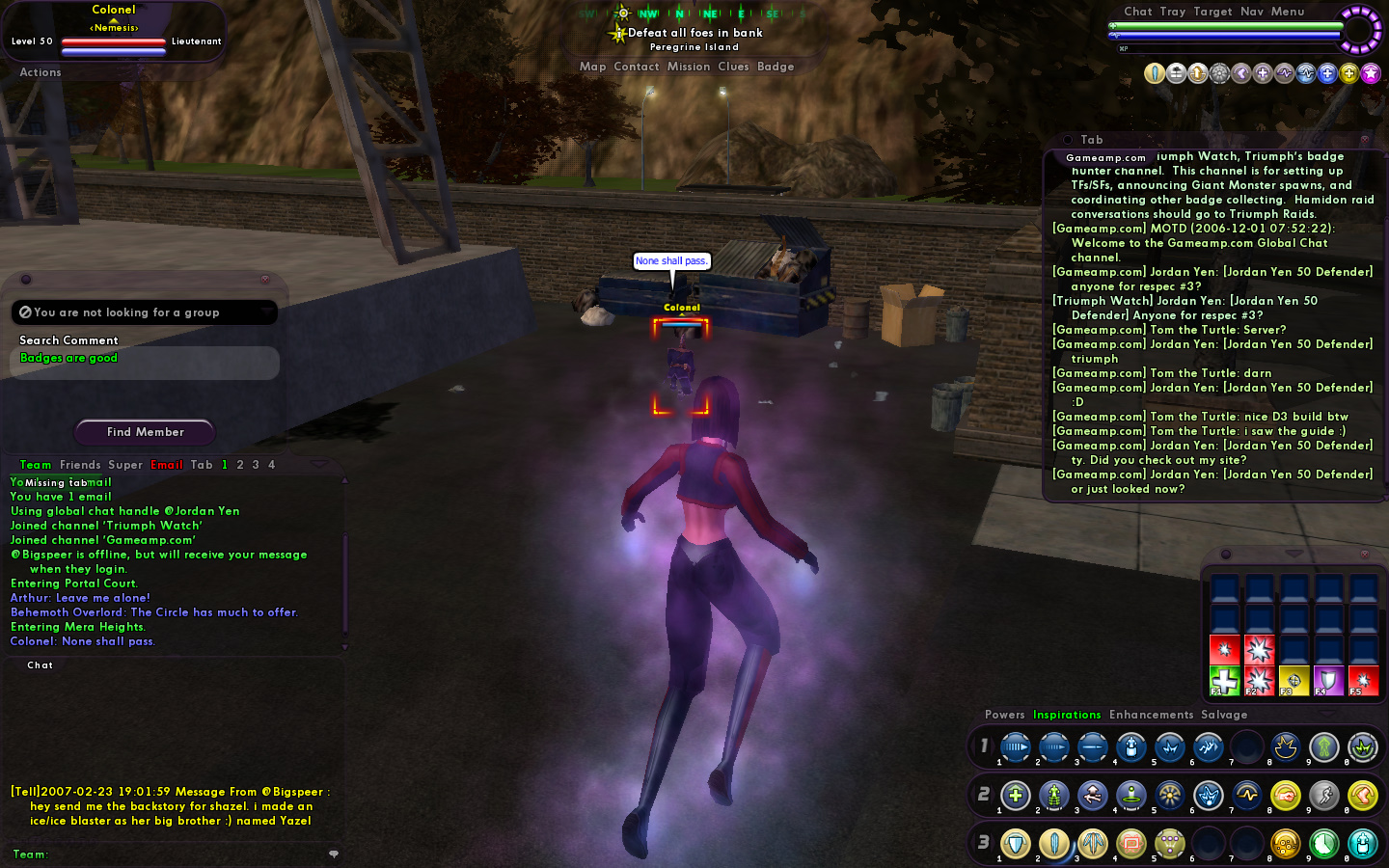Open the Clues list
The width and height of the screenshot is (1389, 868).
tap(733, 67)
